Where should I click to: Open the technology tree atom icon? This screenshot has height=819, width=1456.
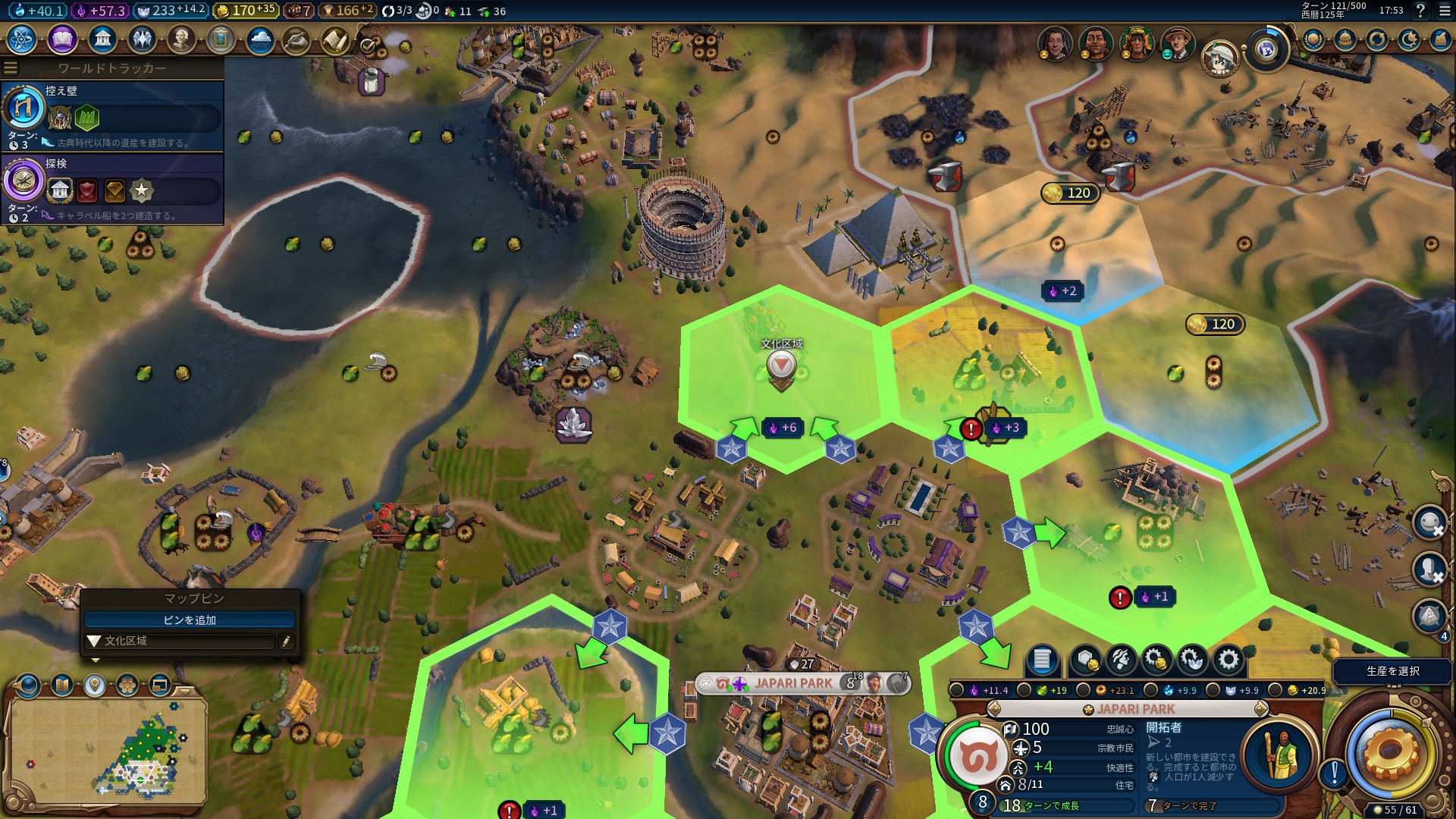click(22, 39)
